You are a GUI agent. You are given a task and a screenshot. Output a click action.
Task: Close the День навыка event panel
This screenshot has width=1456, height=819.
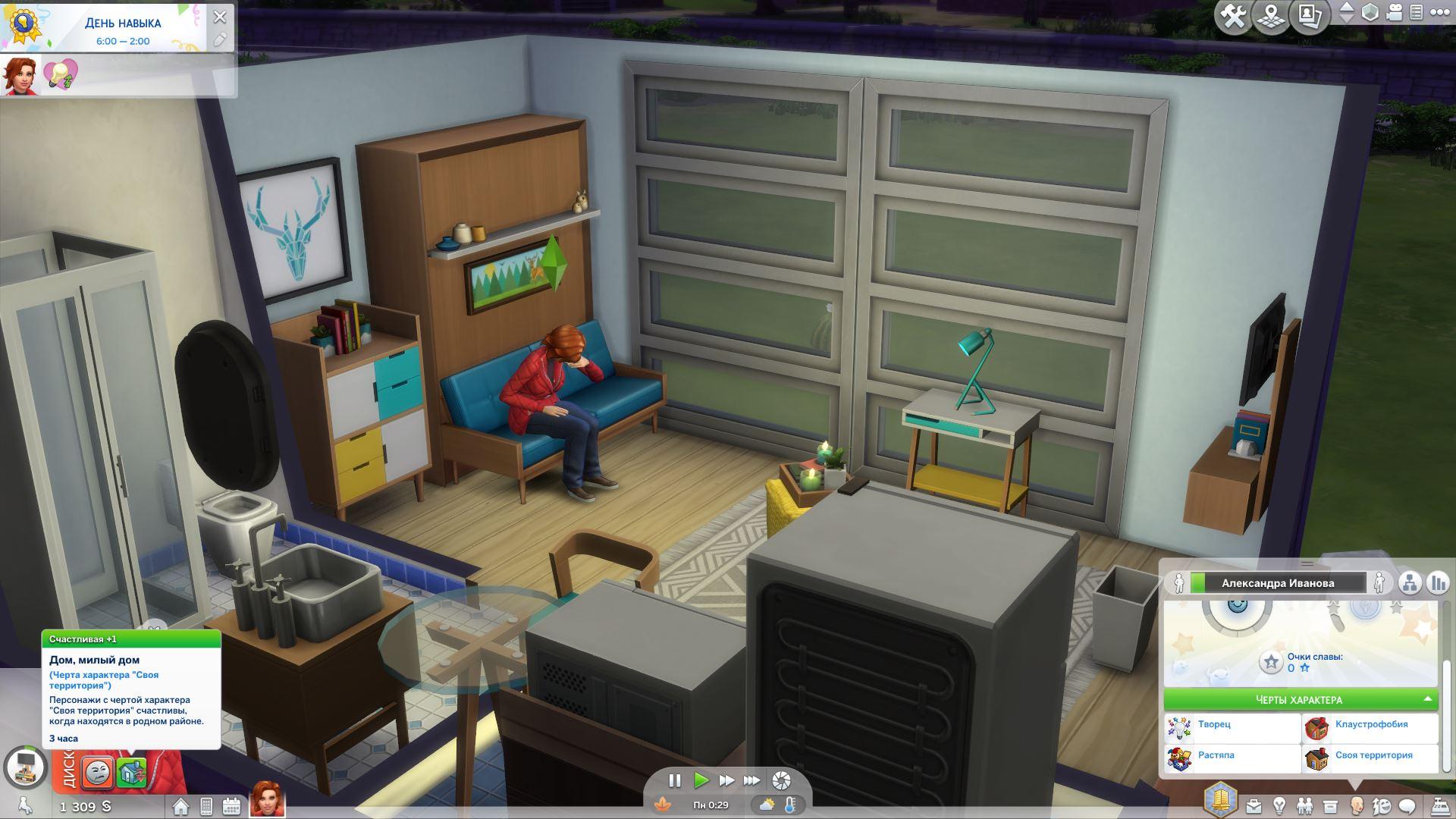tap(220, 17)
